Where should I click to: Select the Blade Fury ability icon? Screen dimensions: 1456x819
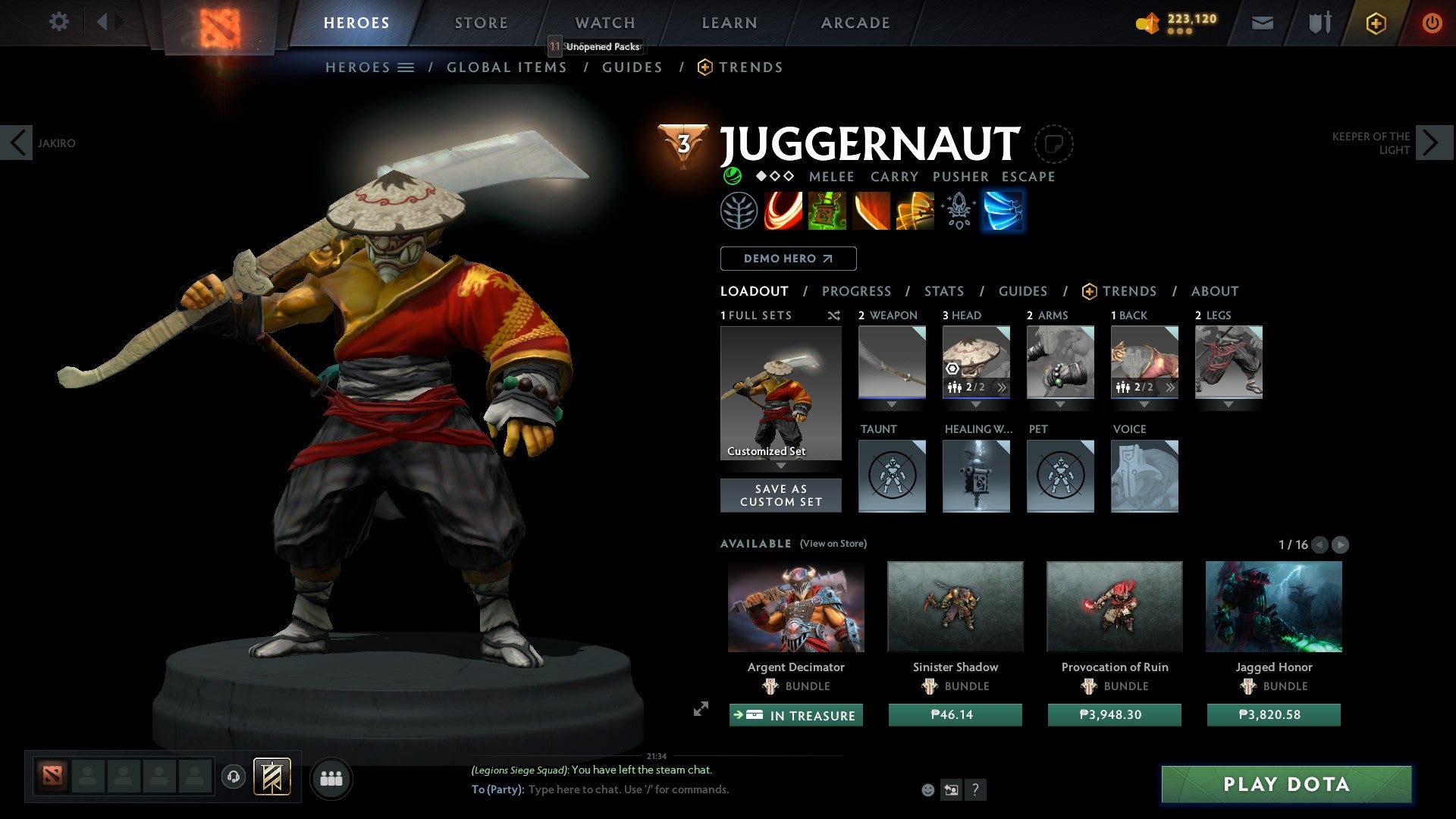coord(784,211)
